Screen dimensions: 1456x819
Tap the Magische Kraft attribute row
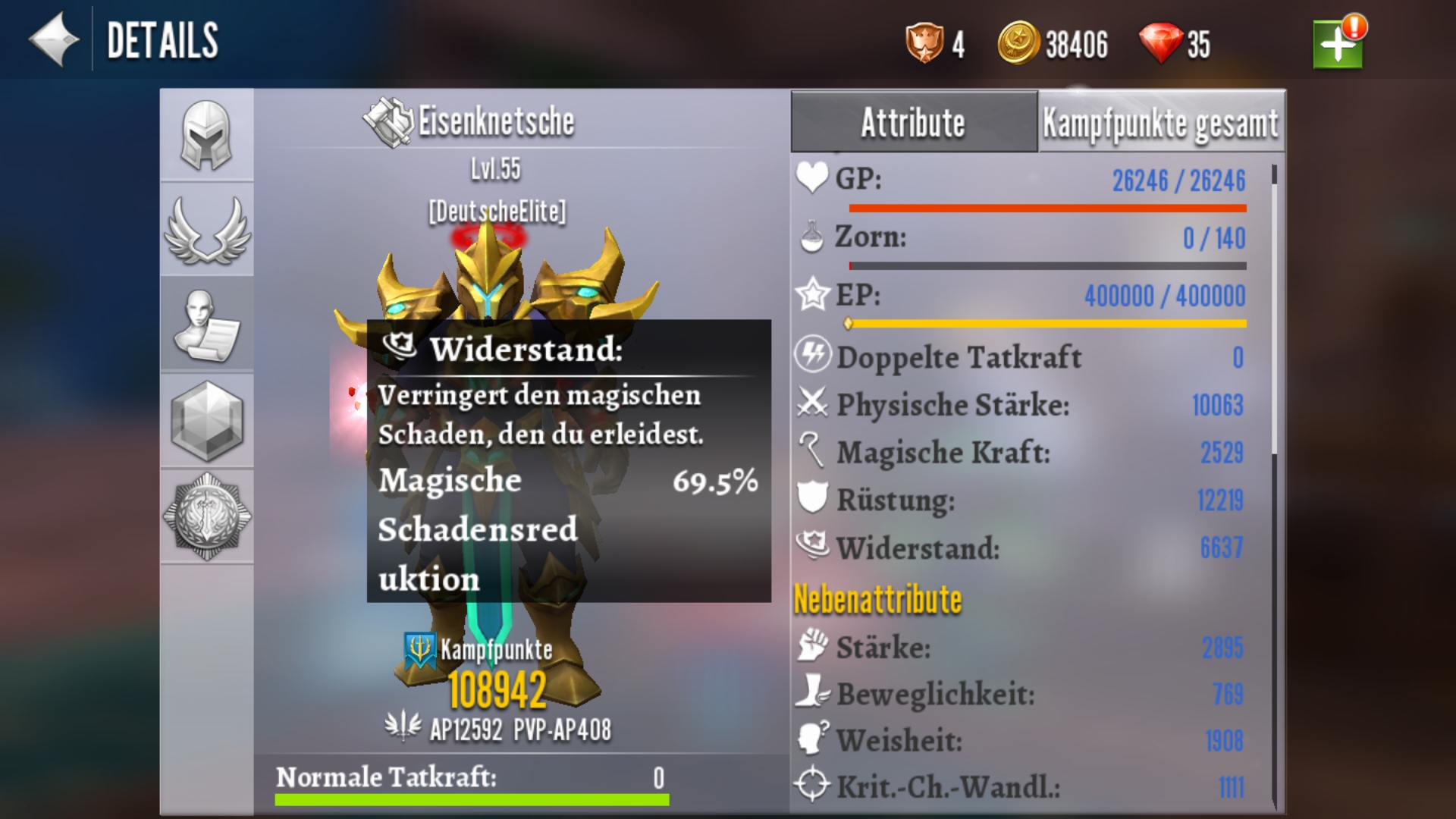[1020, 453]
